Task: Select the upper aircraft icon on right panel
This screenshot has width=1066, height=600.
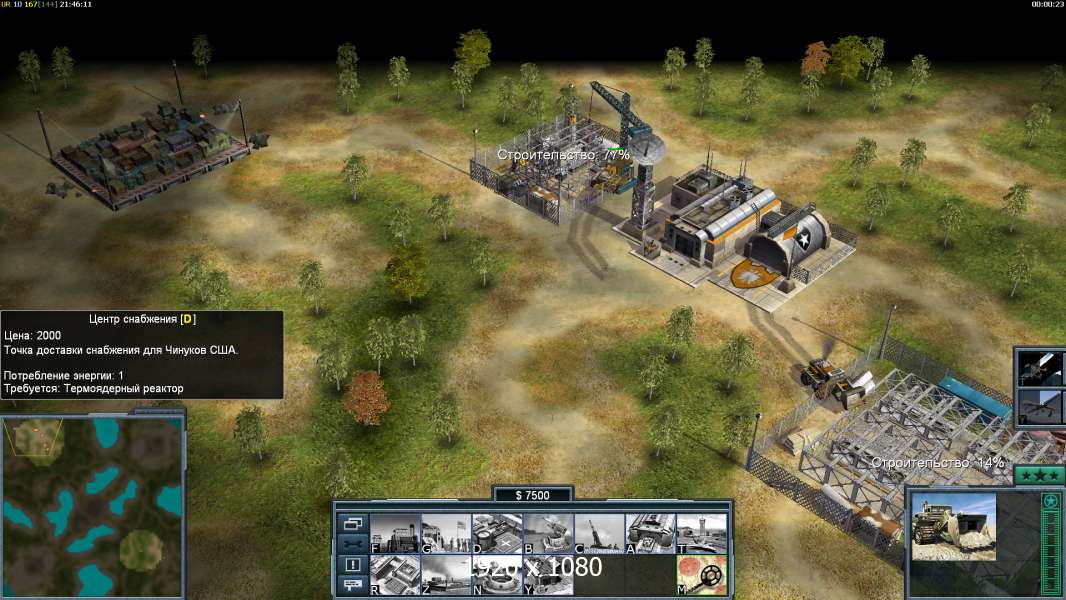Action: [x=1040, y=368]
